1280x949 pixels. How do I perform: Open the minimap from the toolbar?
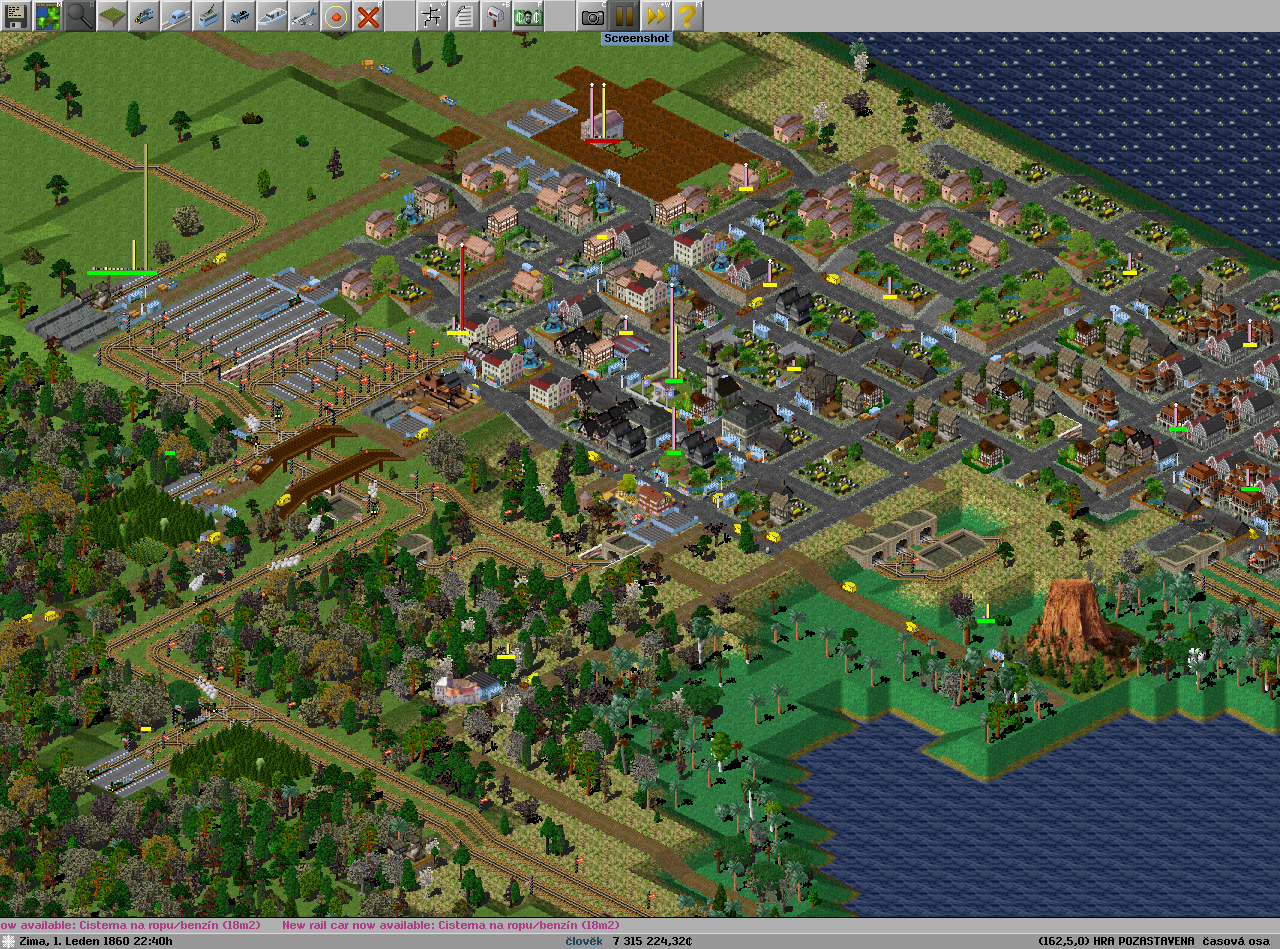48,16
